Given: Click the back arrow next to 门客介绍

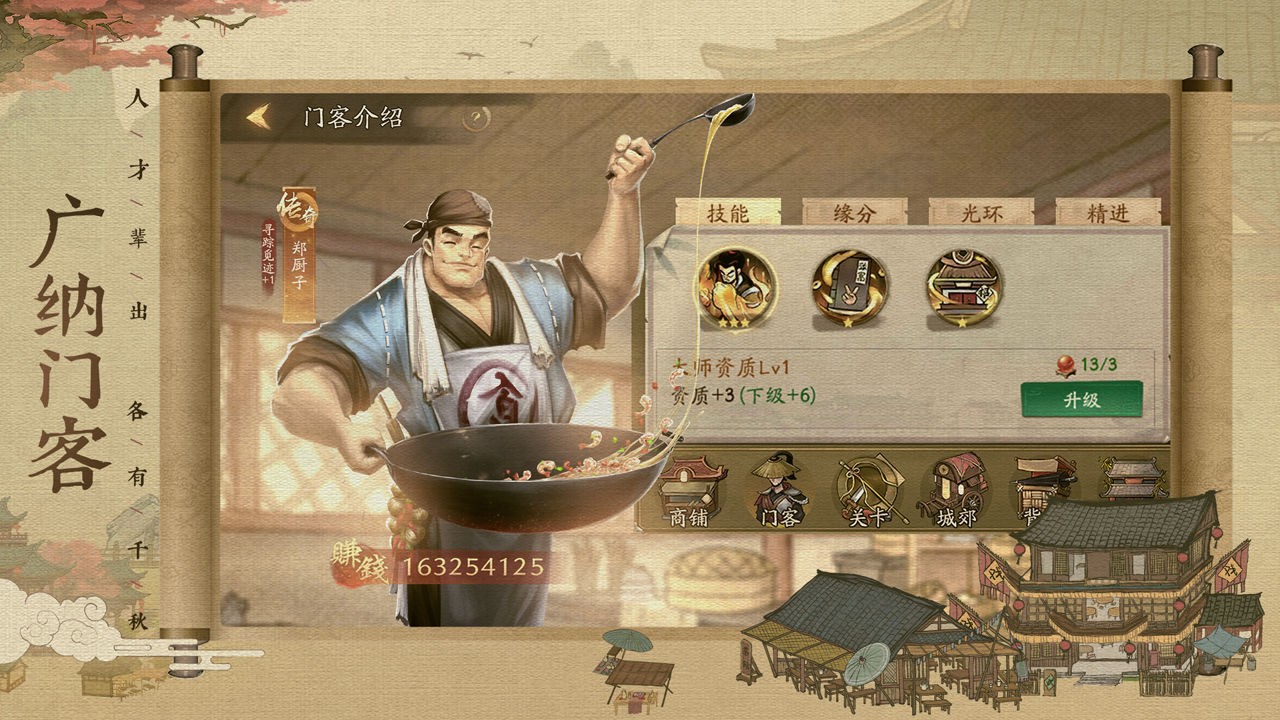Looking at the screenshot, I should tap(258, 117).
